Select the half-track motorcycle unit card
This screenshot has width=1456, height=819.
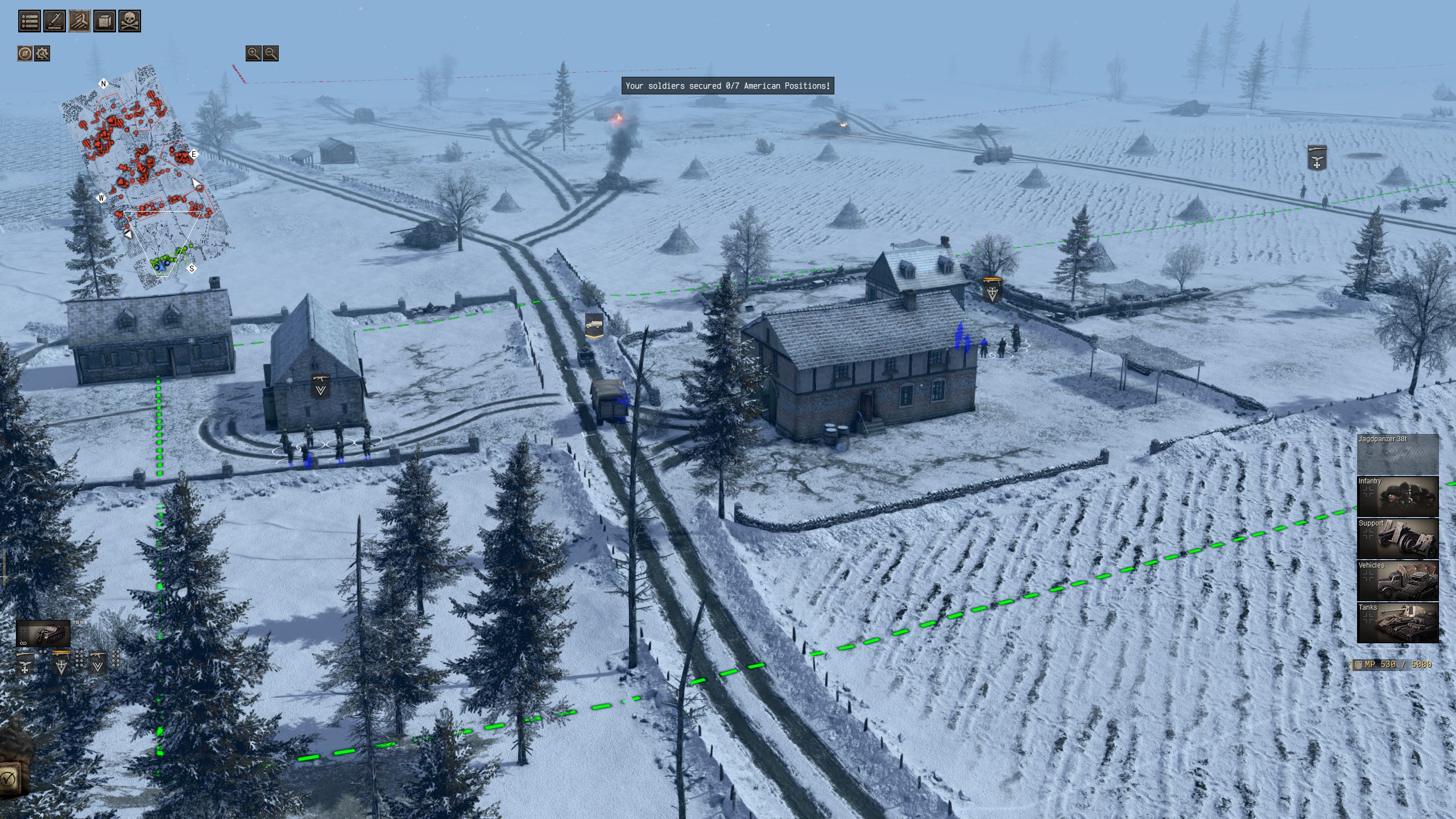(43, 634)
